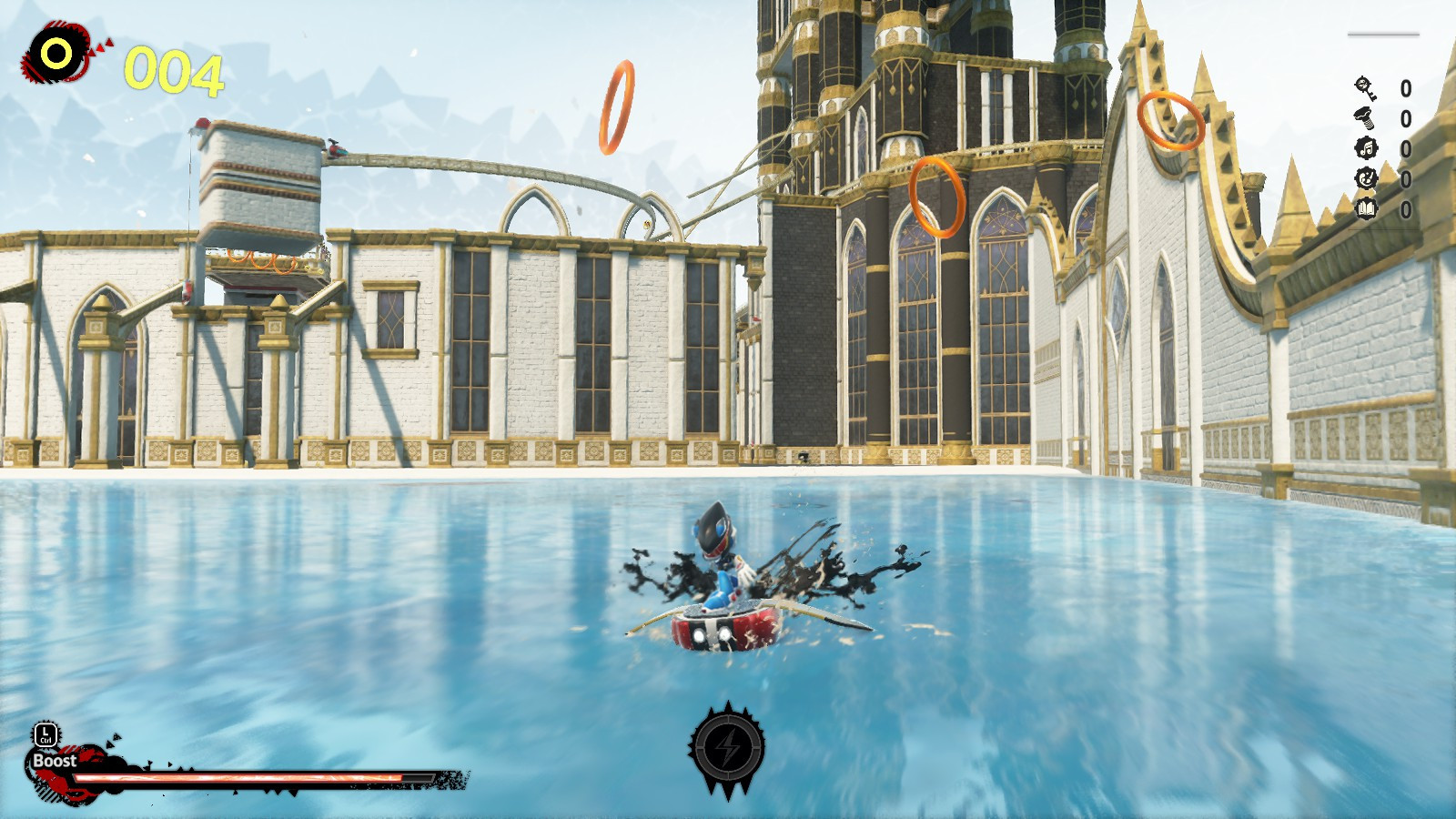
Task: Click the red eye emblem by the counter
Action: (x=56, y=50)
